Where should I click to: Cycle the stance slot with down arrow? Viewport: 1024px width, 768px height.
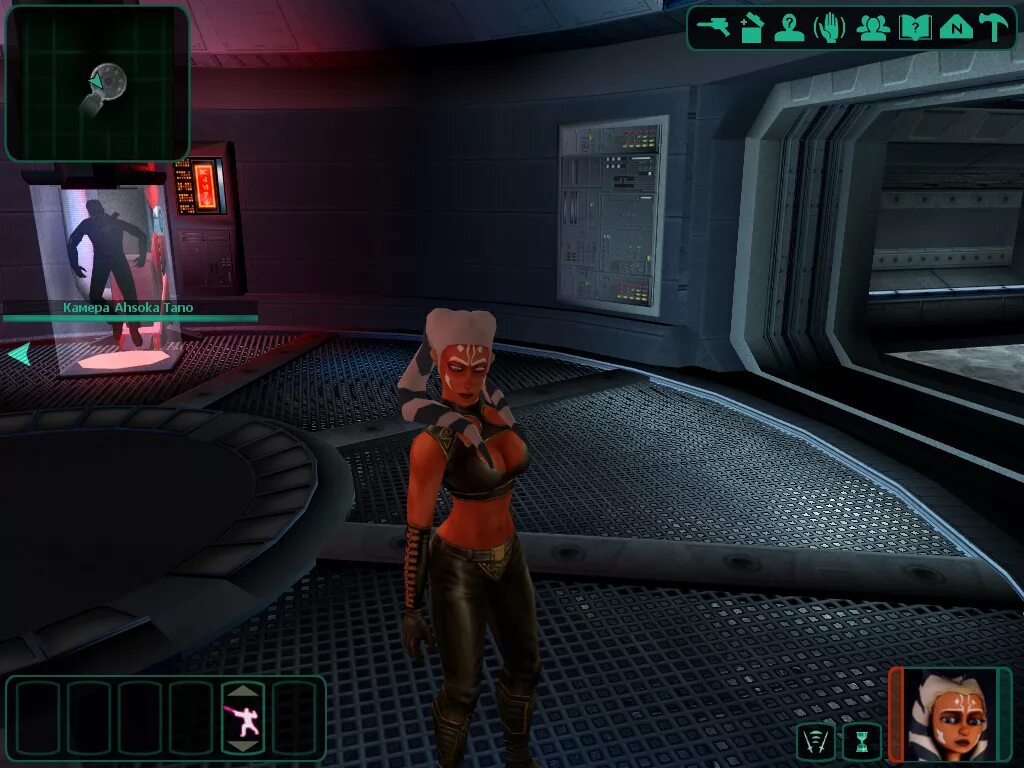[244, 746]
